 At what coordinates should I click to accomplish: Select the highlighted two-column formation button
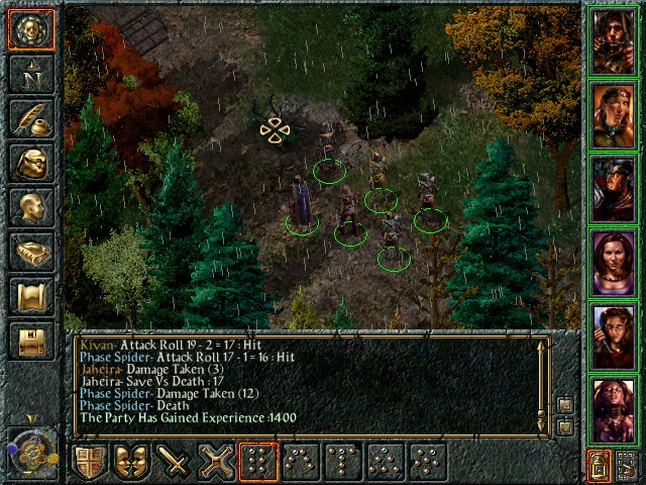click(258, 463)
